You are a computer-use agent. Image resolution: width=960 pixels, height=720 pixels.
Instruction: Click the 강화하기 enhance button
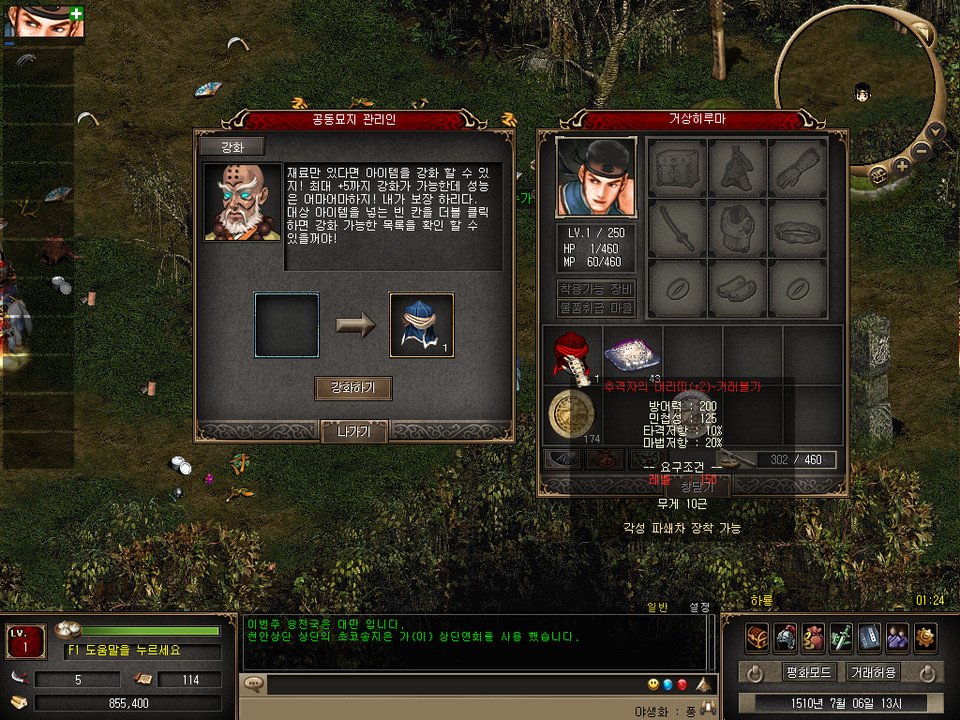353,388
